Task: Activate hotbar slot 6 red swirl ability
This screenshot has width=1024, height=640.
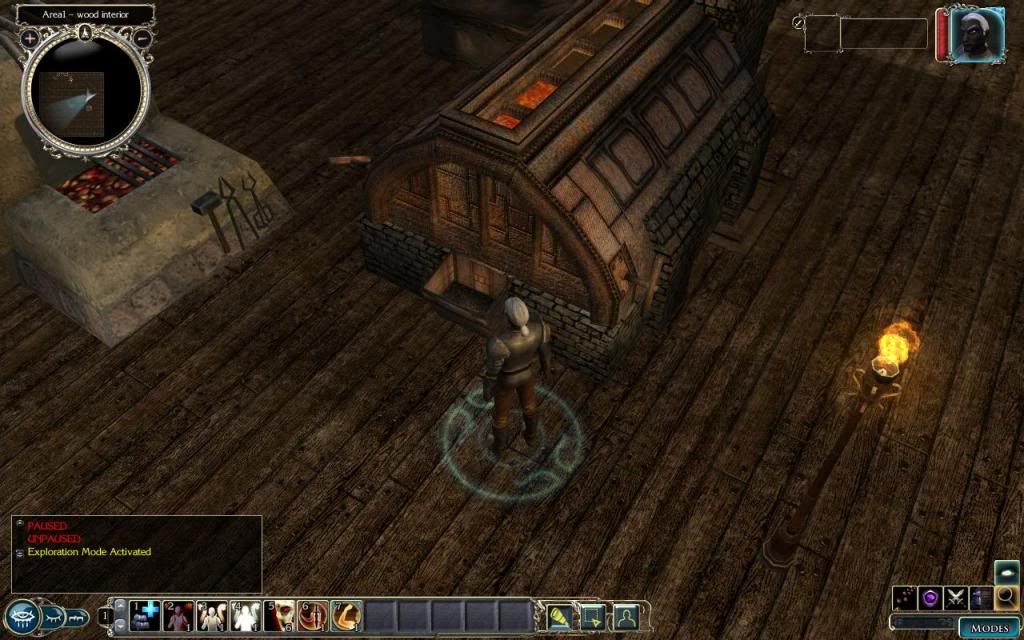Action: click(x=313, y=615)
